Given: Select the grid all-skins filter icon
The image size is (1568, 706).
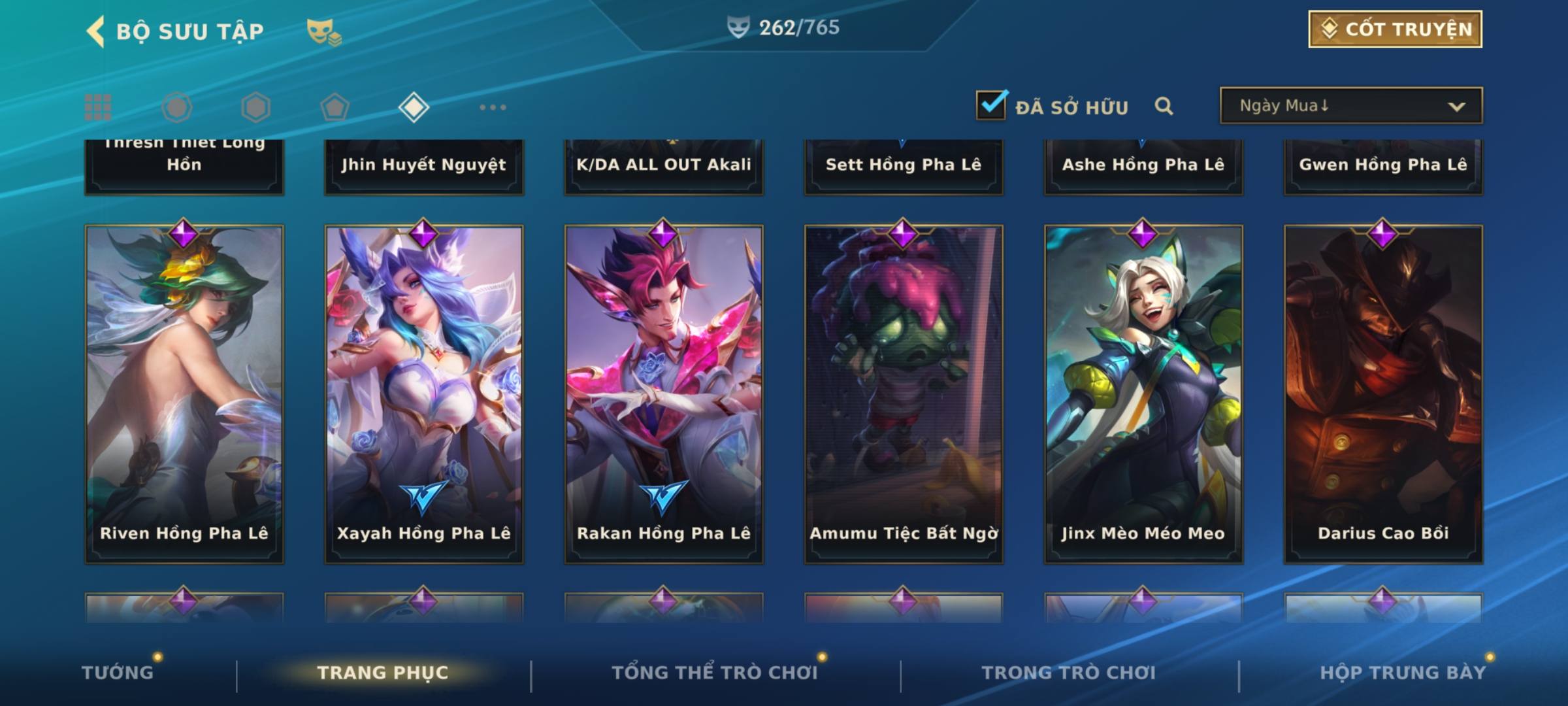Looking at the screenshot, I should point(98,107).
